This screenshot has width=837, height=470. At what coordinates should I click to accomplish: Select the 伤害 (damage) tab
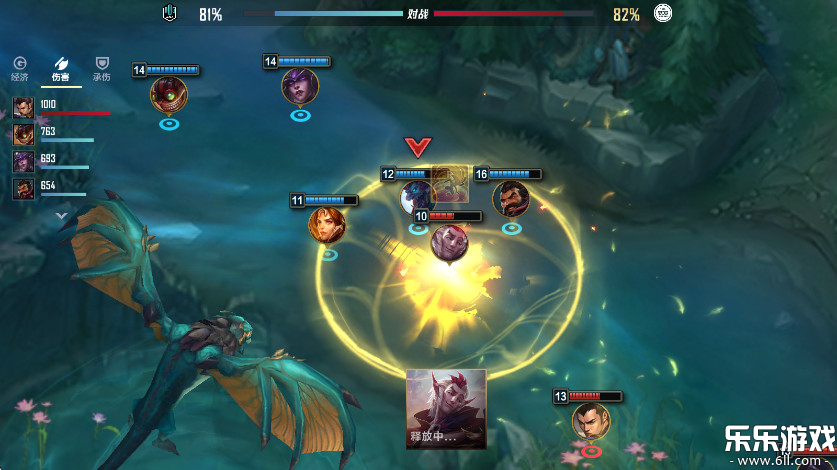click(60, 69)
